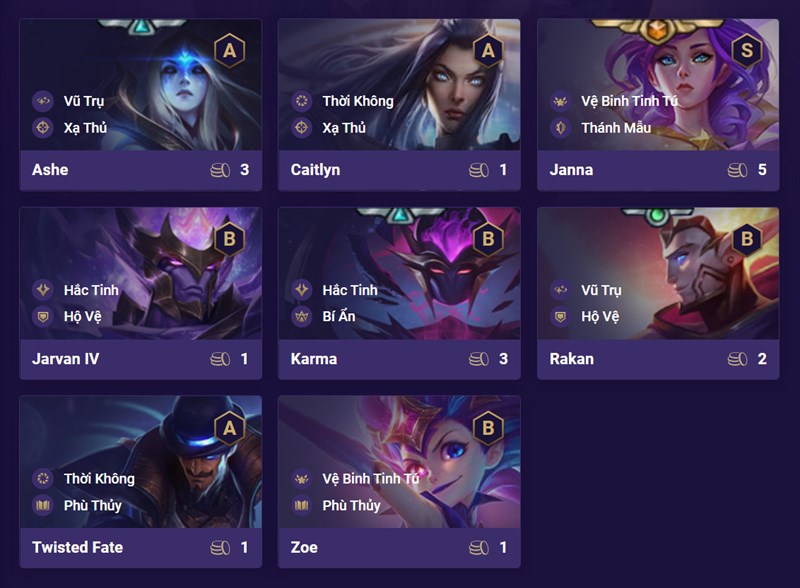800x588 pixels.
Task: Click Janna's Thánh Mẫu class label
Action: [x=616, y=128]
